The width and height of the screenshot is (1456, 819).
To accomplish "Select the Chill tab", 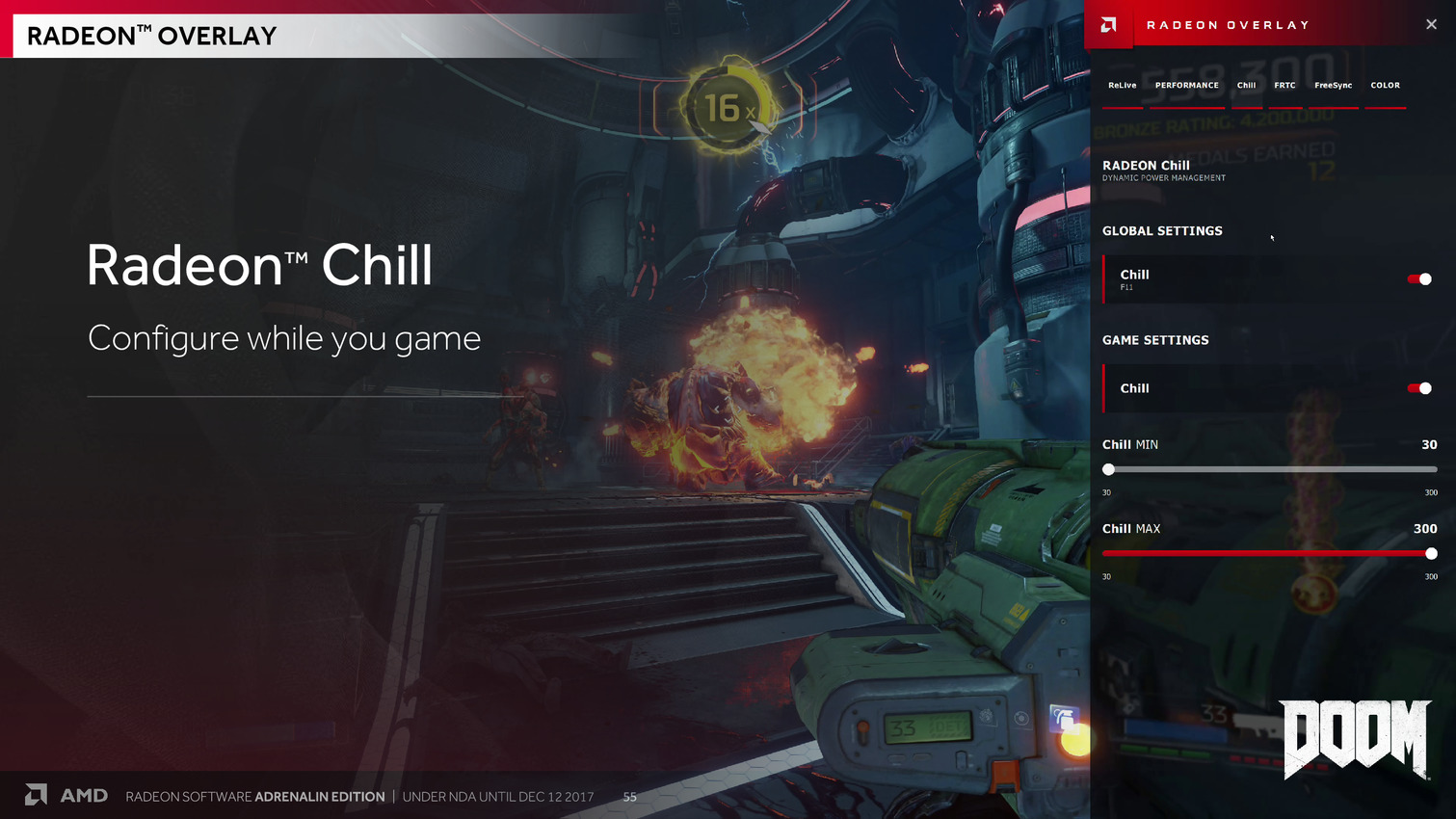I will click(1246, 86).
